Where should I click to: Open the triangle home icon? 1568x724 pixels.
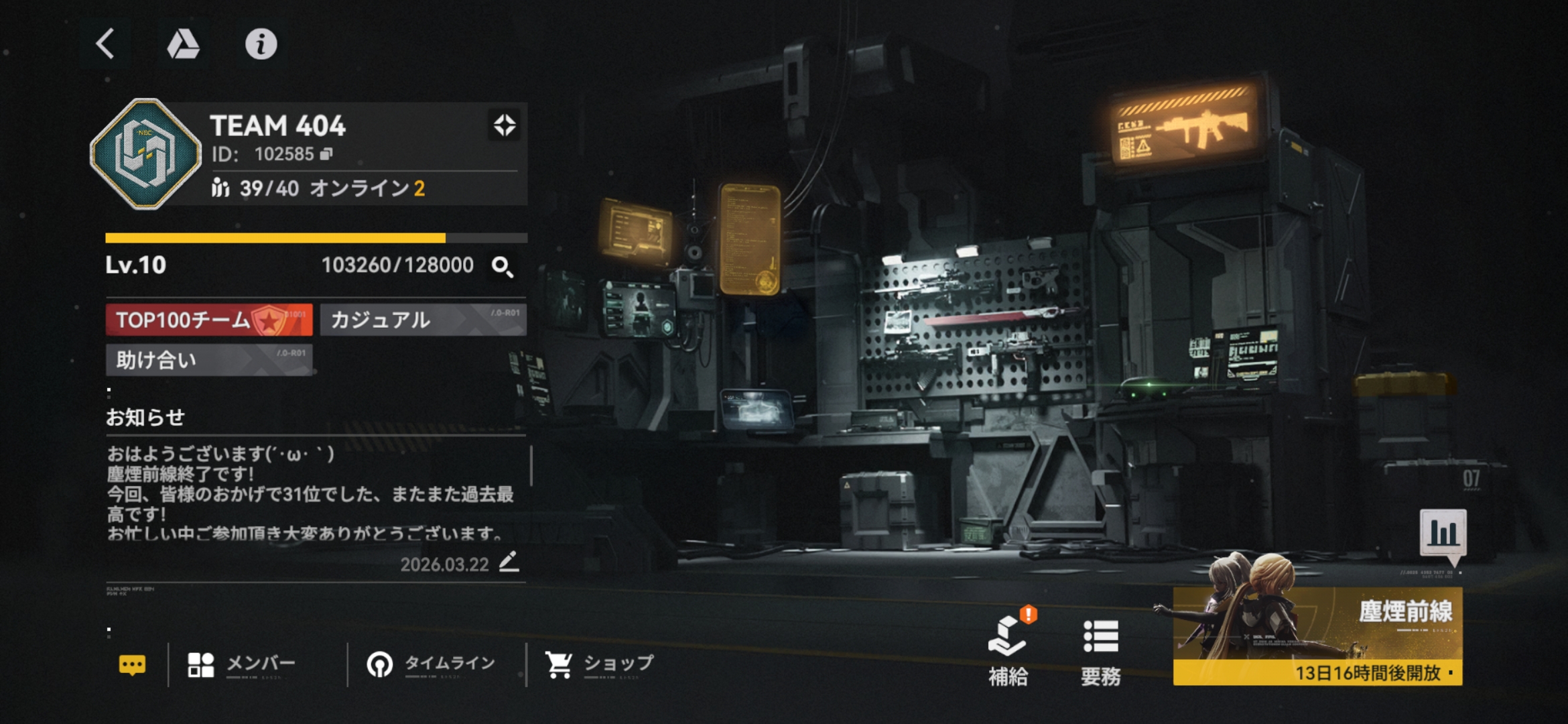click(183, 44)
